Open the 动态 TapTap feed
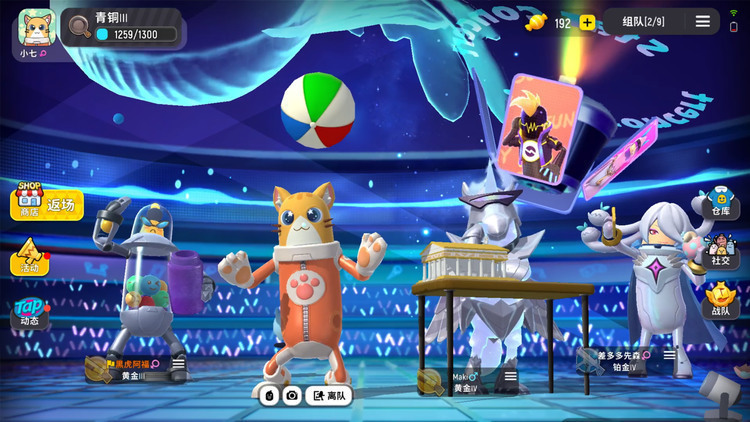The image size is (750, 422). (x=29, y=314)
